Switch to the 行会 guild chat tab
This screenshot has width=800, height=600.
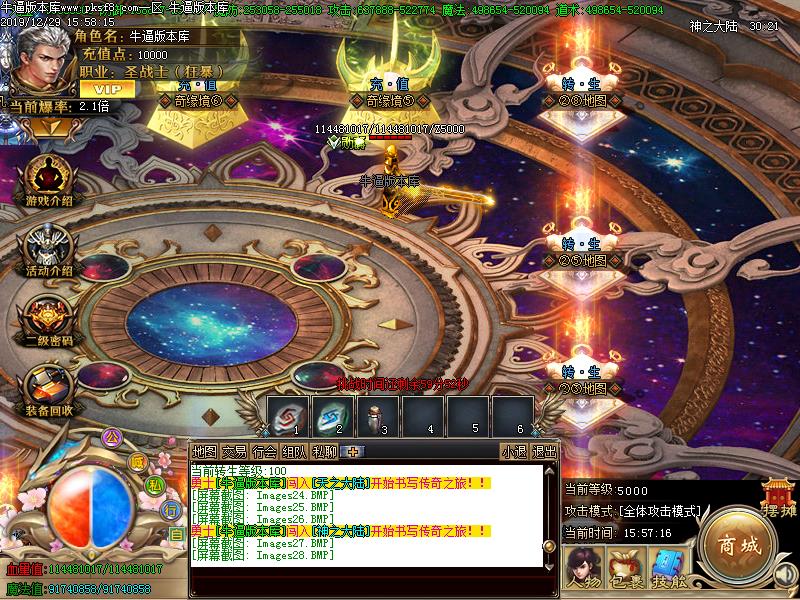click(x=264, y=452)
